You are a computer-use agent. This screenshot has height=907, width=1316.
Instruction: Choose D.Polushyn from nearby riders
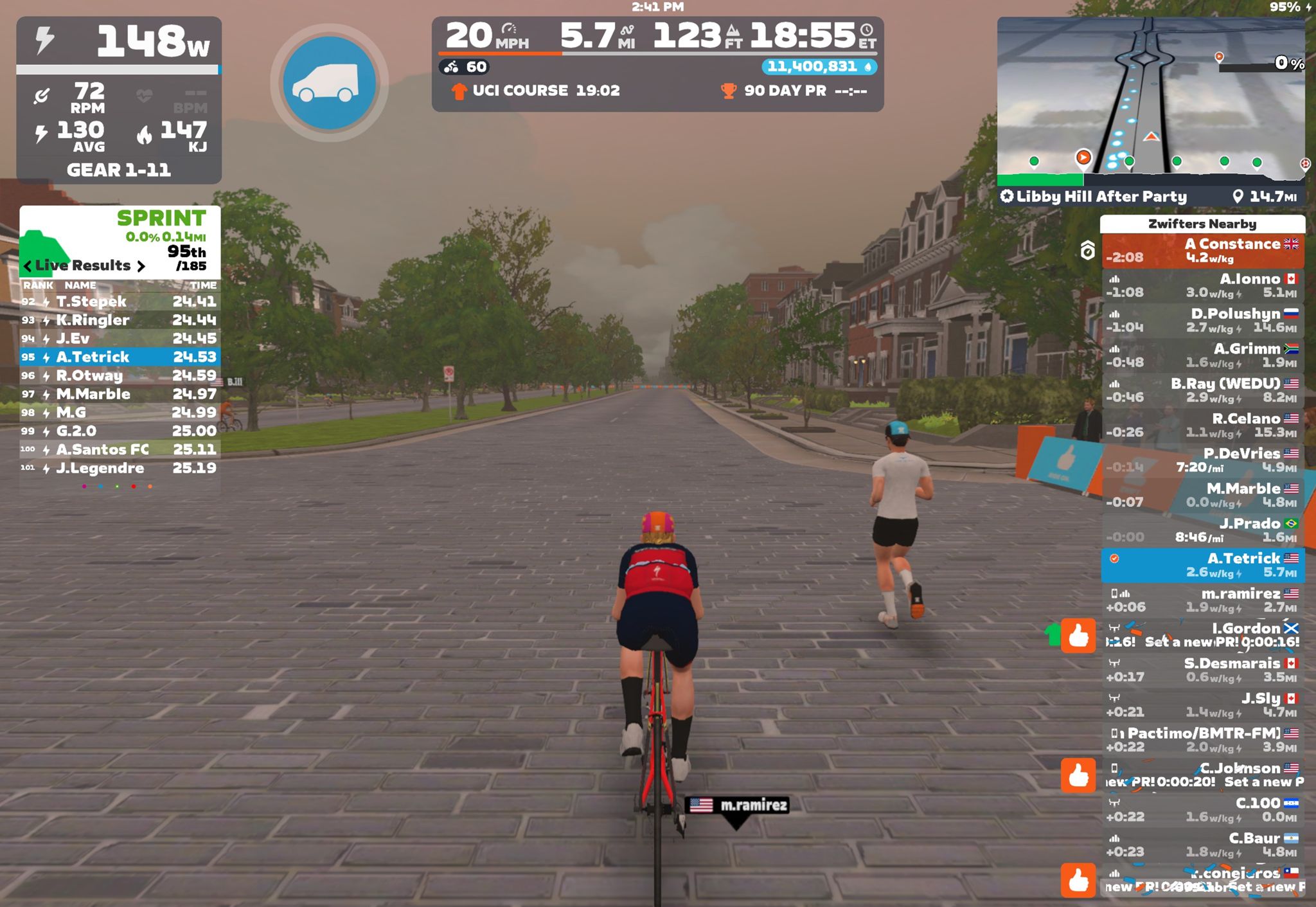click(1202, 320)
